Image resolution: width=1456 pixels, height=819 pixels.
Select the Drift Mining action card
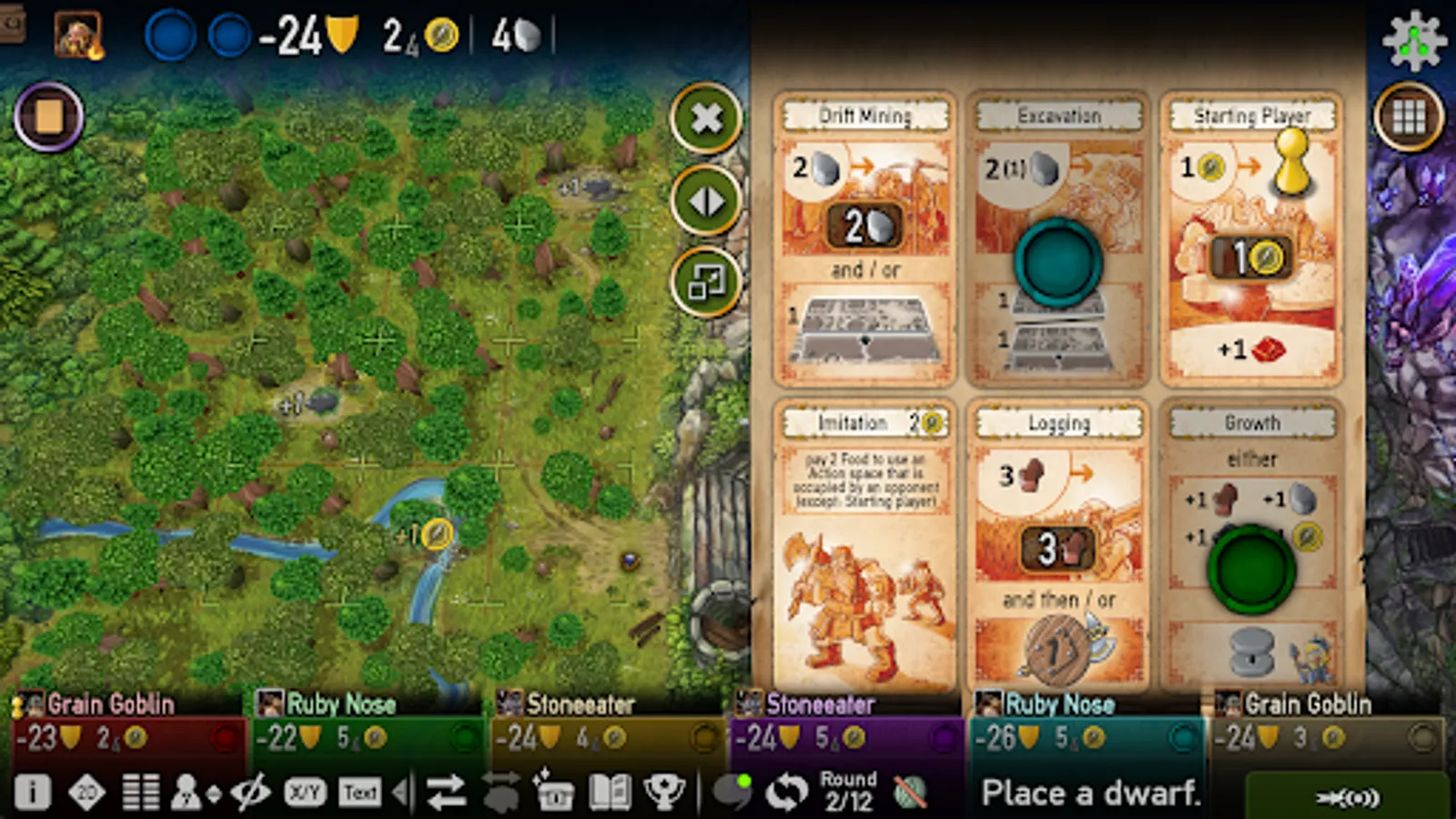(864, 237)
